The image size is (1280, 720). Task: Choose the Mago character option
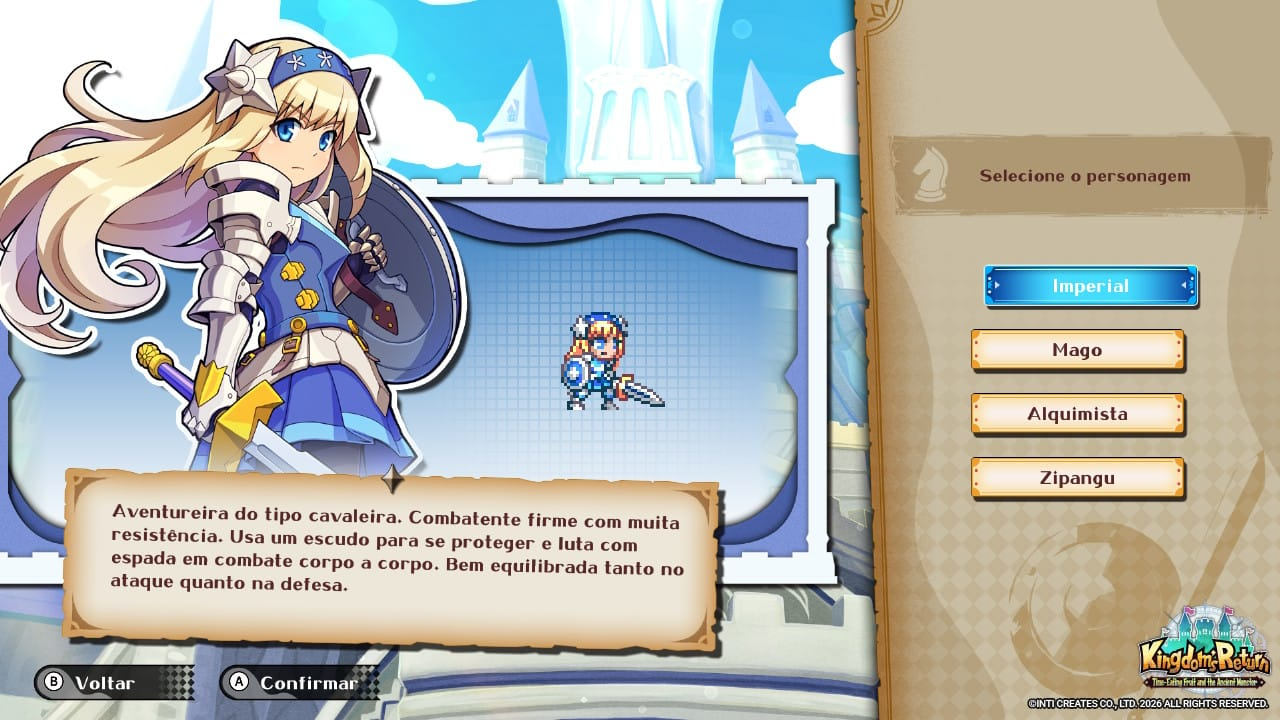[x=1077, y=350]
